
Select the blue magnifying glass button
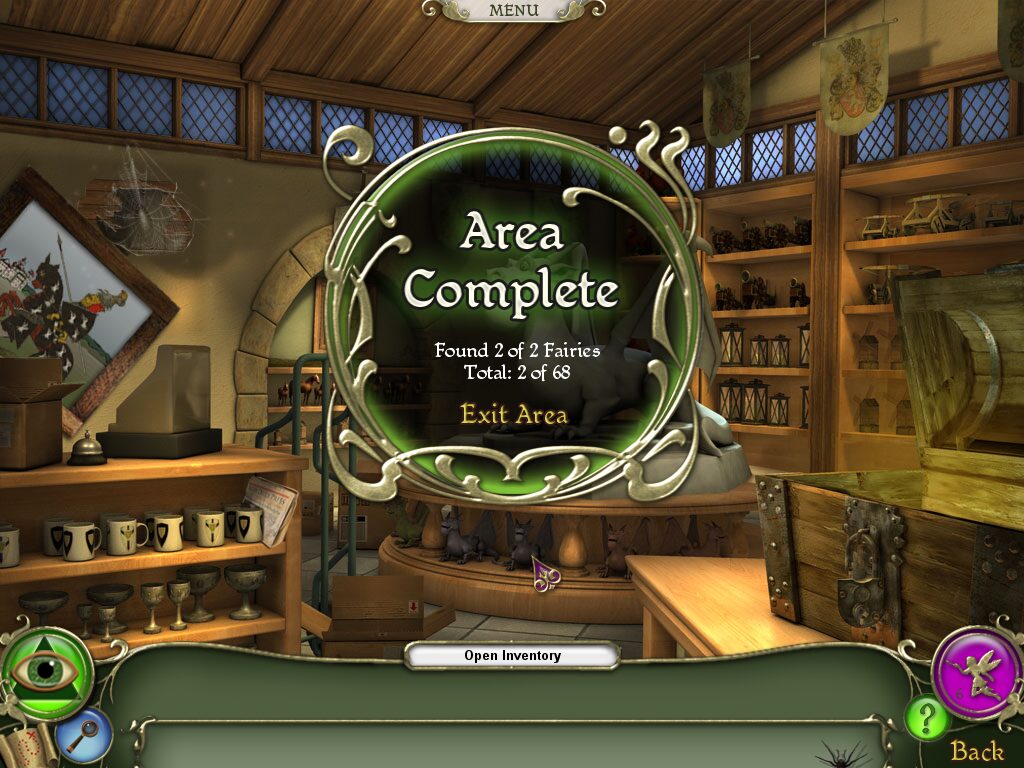click(83, 735)
